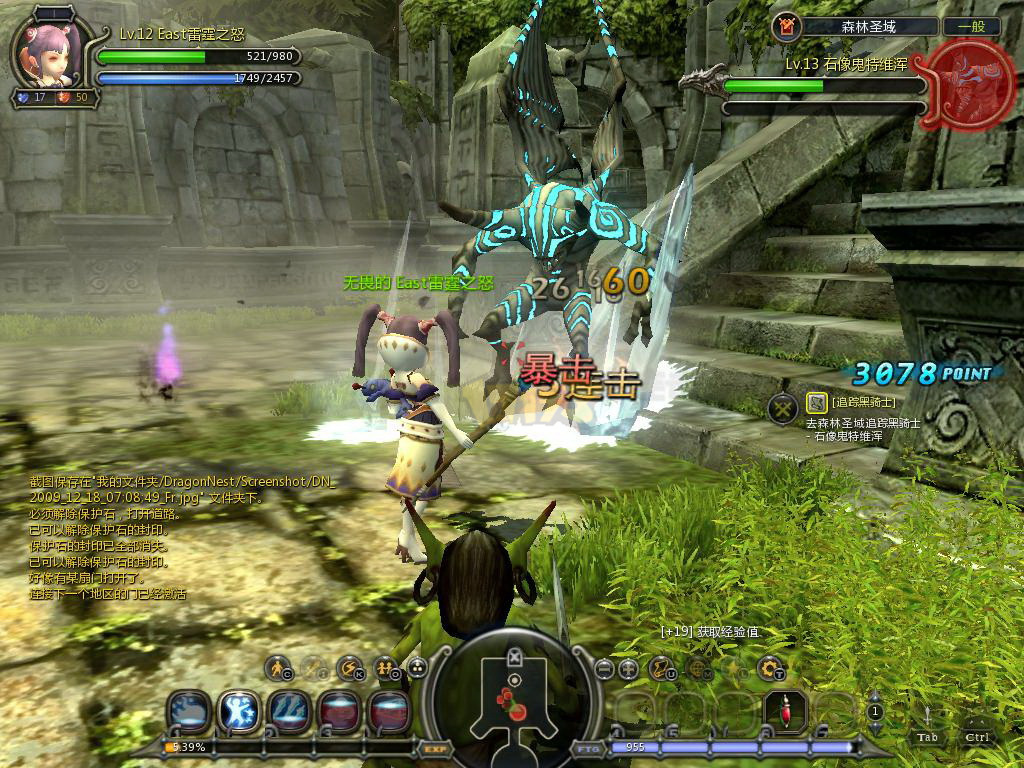1024x768 pixels.
Task: Open the gear system settings icon
Action: (769, 667)
